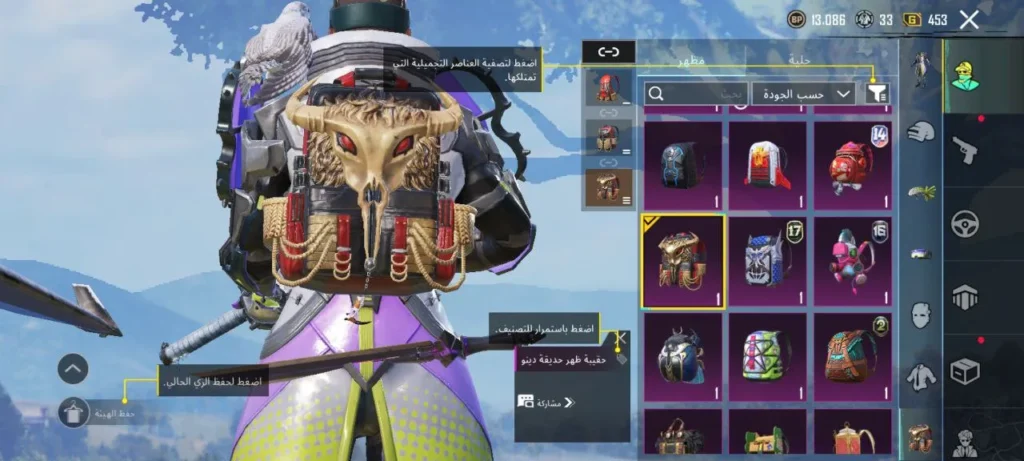Close the inventory screen

click(968, 19)
